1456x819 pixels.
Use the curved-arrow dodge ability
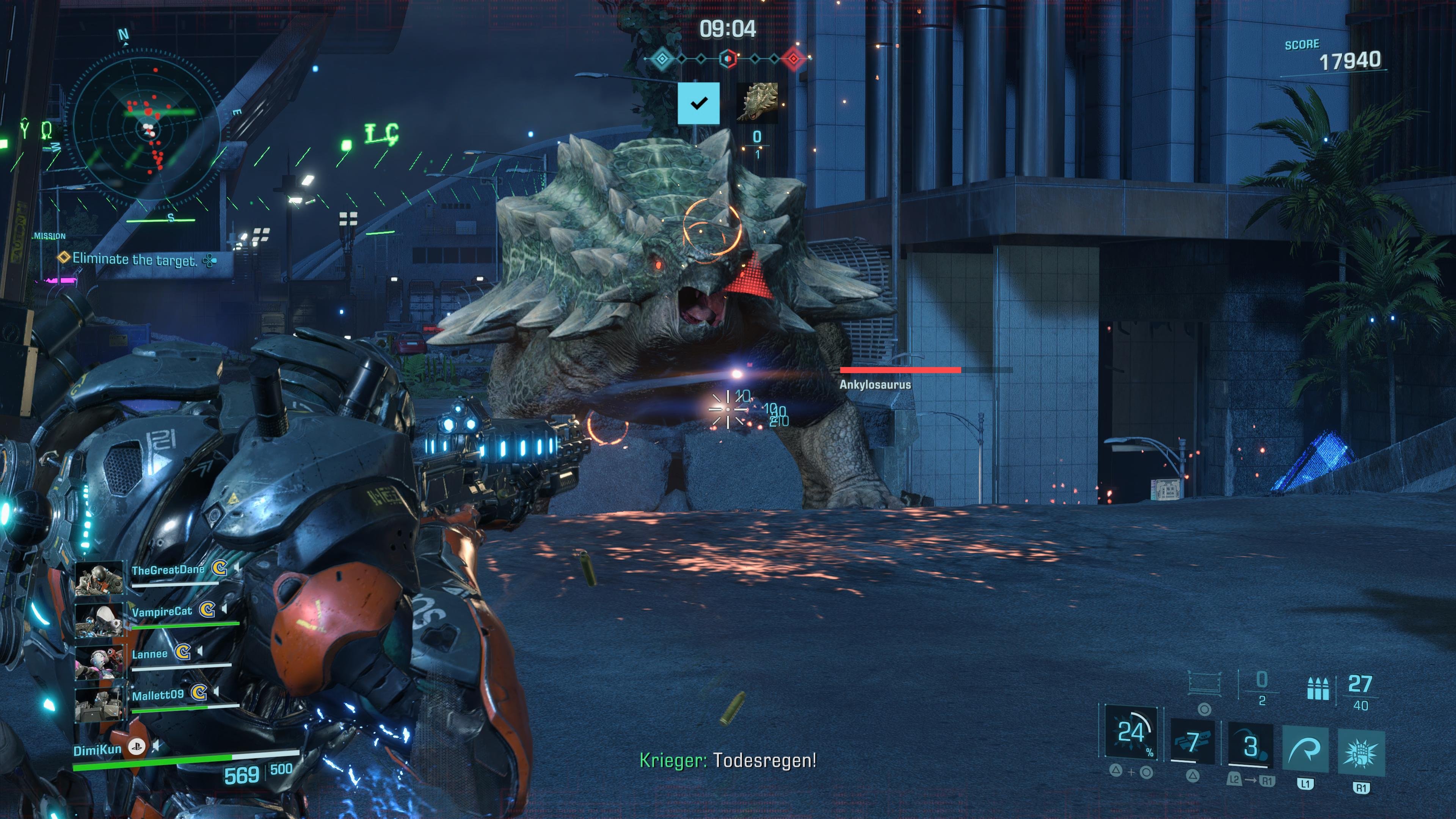tap(1305, 750)
